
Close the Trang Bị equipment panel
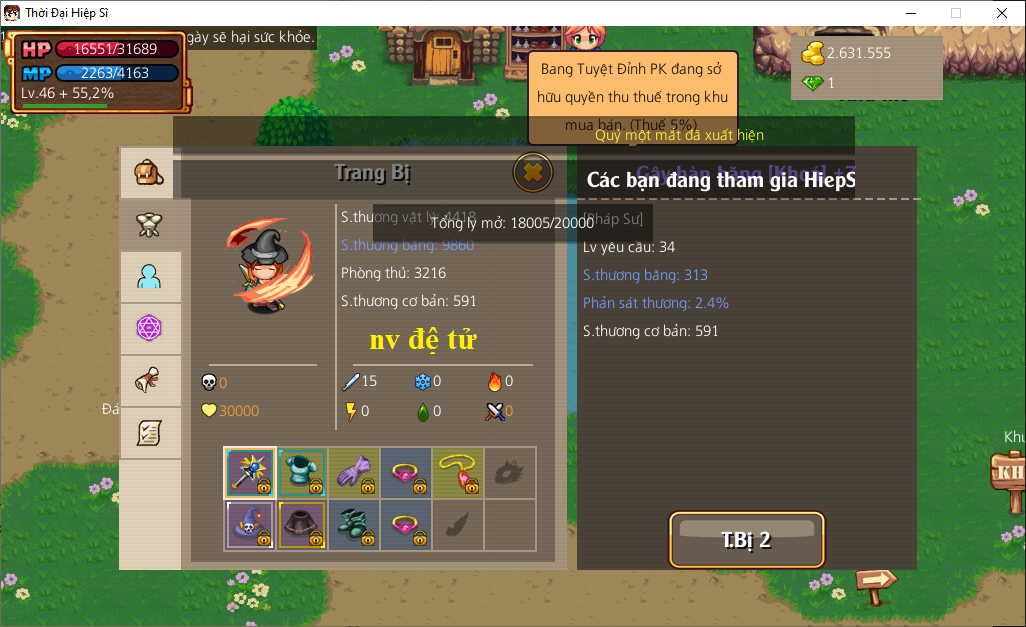point(533,172)
